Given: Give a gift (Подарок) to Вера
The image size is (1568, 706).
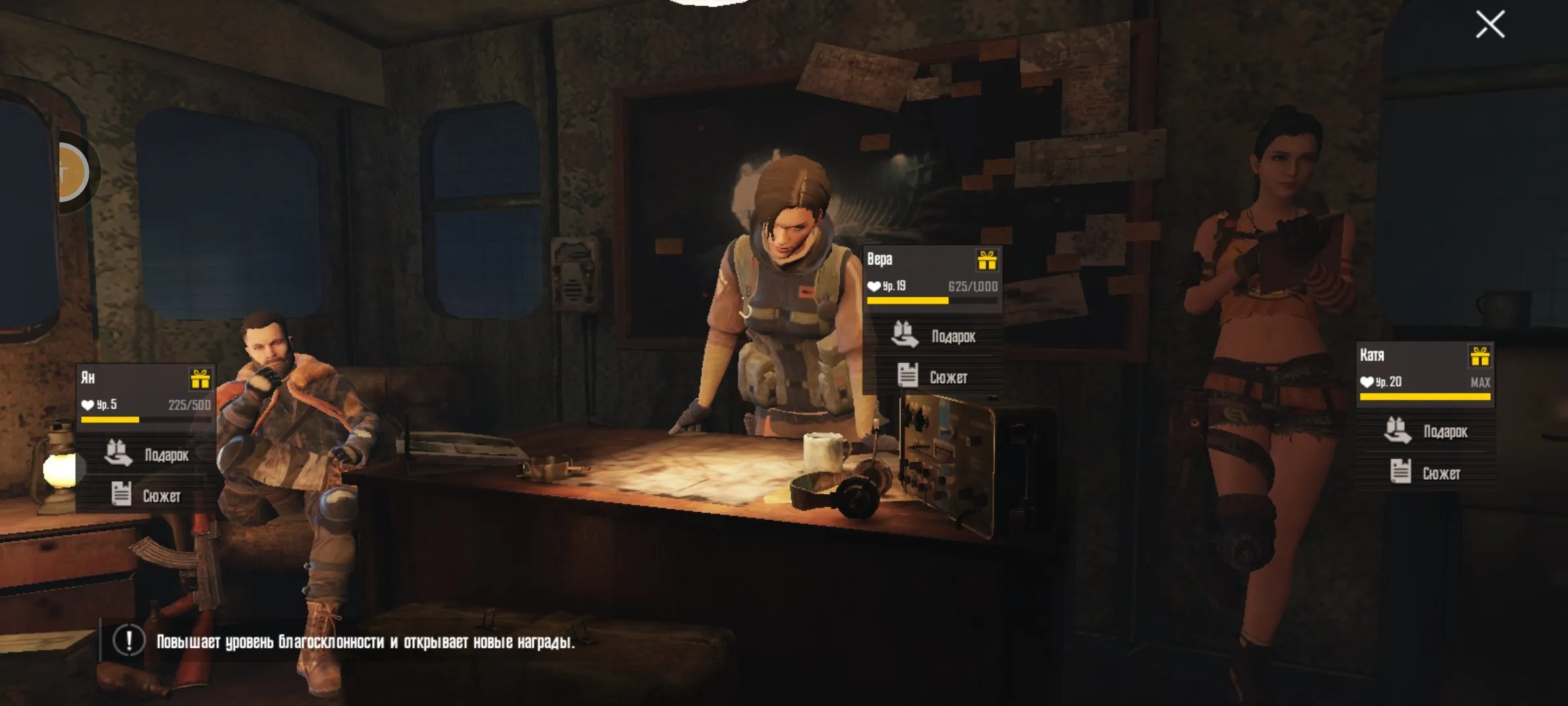Looking at the screenshot, I should click(934, 336).
